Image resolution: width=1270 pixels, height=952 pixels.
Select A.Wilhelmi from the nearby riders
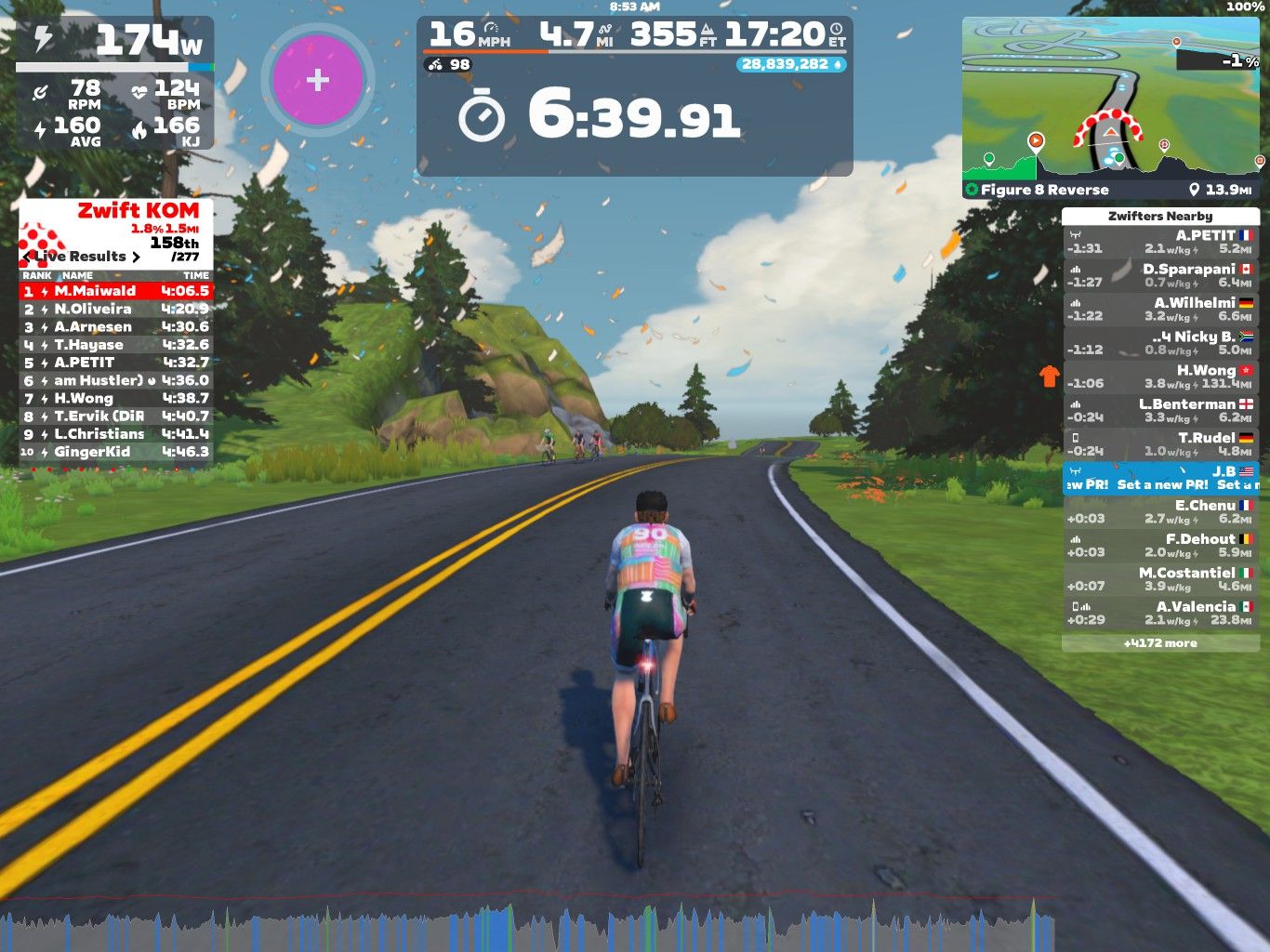pos(1160,310)
